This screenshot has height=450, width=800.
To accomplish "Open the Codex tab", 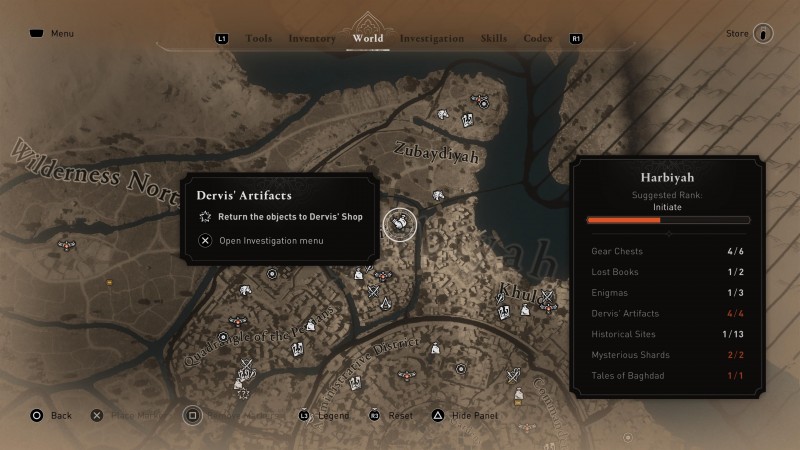I will [538, 39].
